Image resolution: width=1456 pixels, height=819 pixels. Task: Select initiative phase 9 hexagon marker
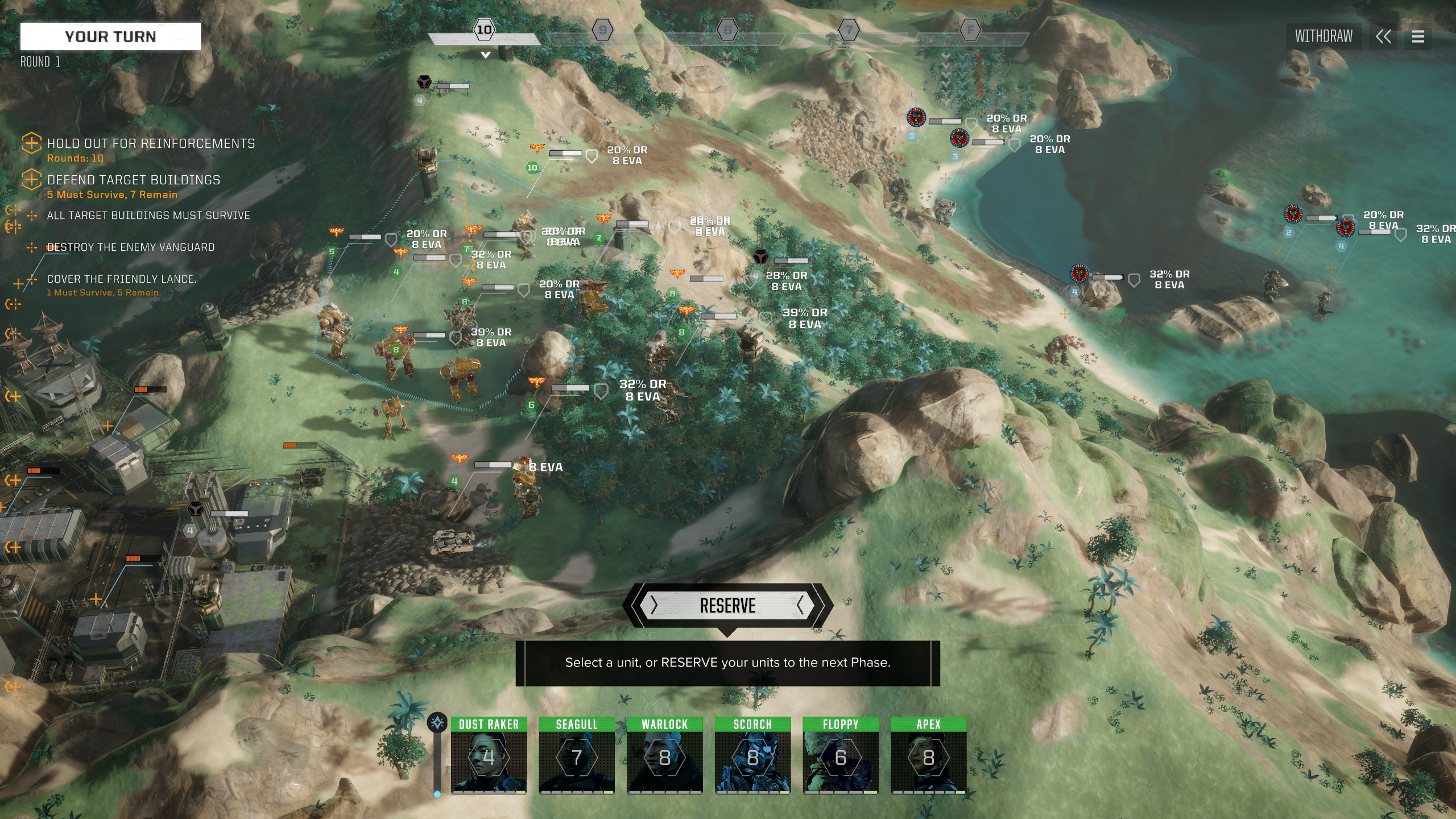[x=602, y=30]
